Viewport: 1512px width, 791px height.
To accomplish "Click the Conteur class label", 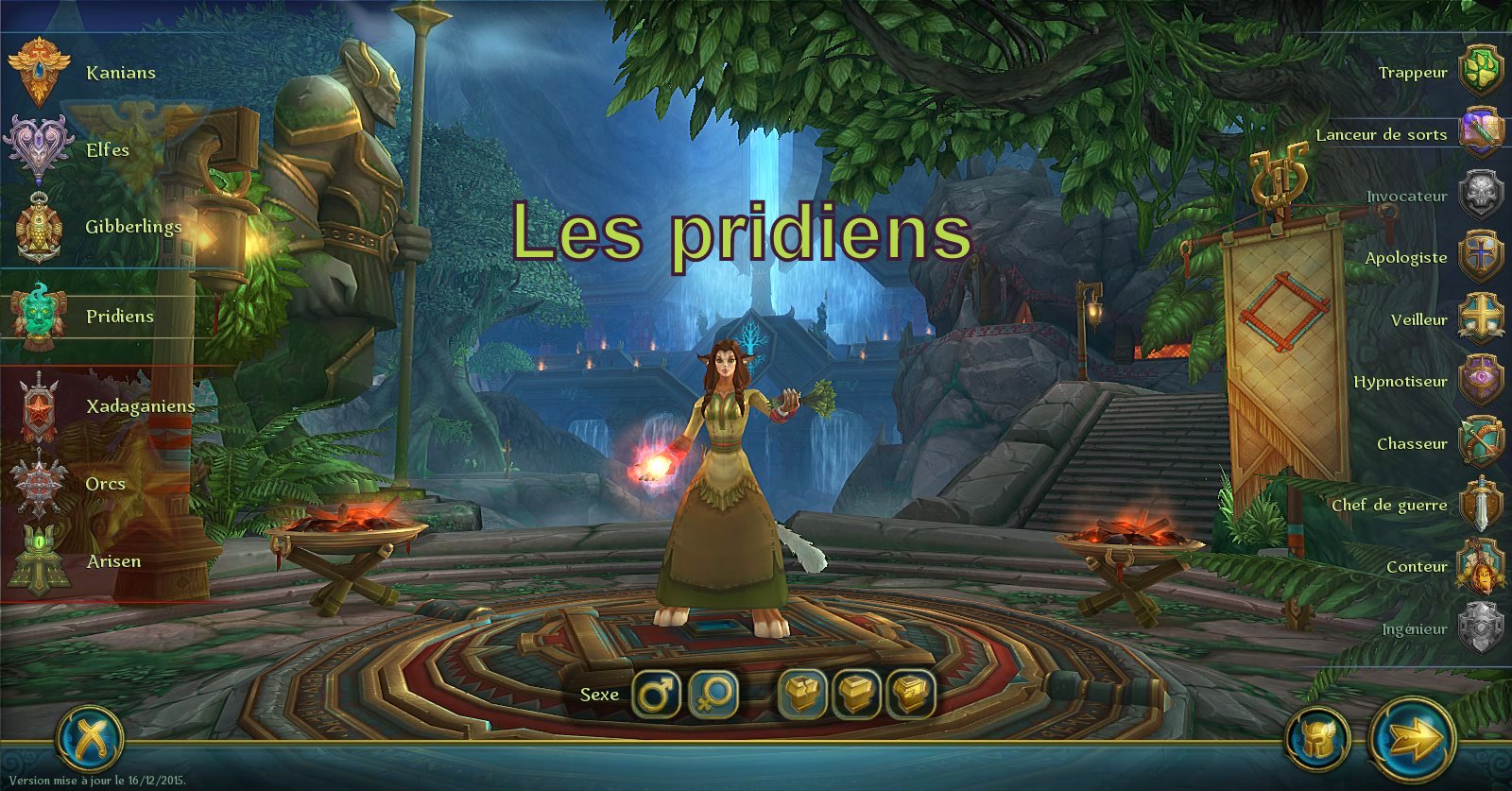I will coord(1416,566).
